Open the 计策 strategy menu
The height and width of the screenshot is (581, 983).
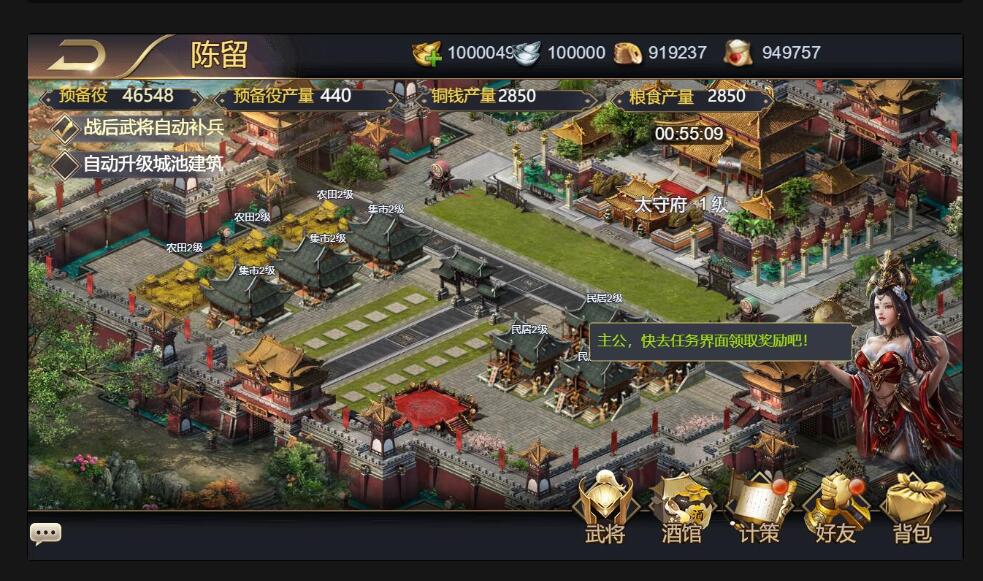click(x=758, y=508)
